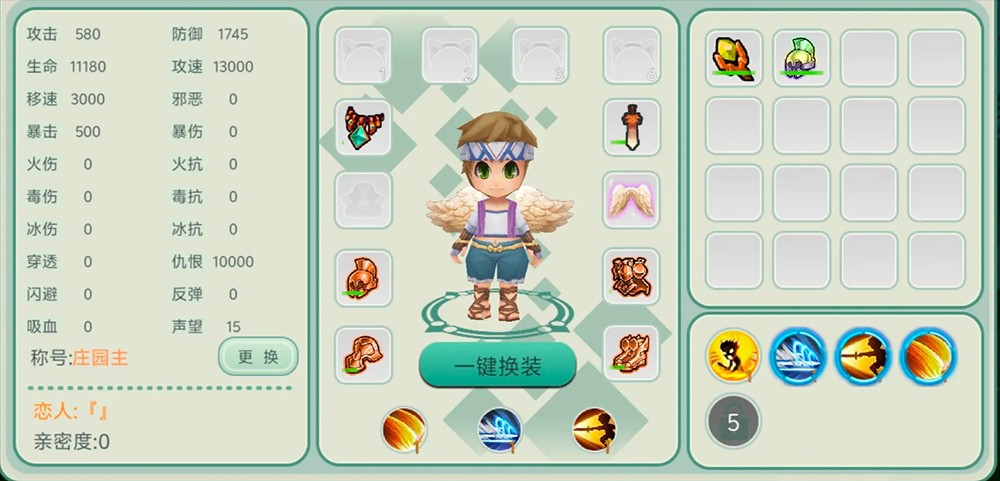Activate the orange slash skill under the character
Screen dimensions: 1000x481
(404, 430)
